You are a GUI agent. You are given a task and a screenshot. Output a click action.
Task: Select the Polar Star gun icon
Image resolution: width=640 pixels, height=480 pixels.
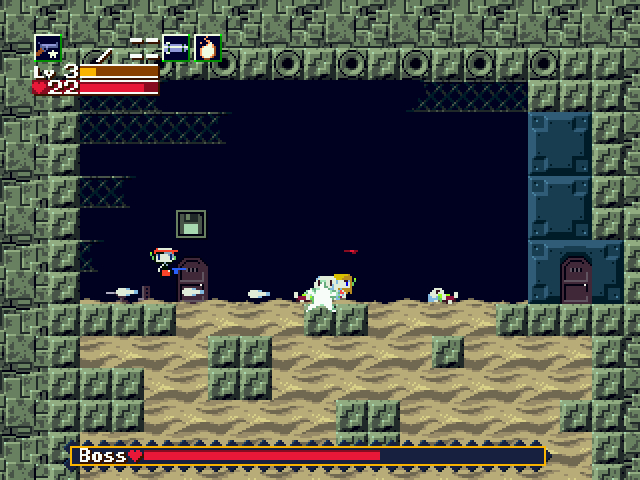[x=47, y=47]
